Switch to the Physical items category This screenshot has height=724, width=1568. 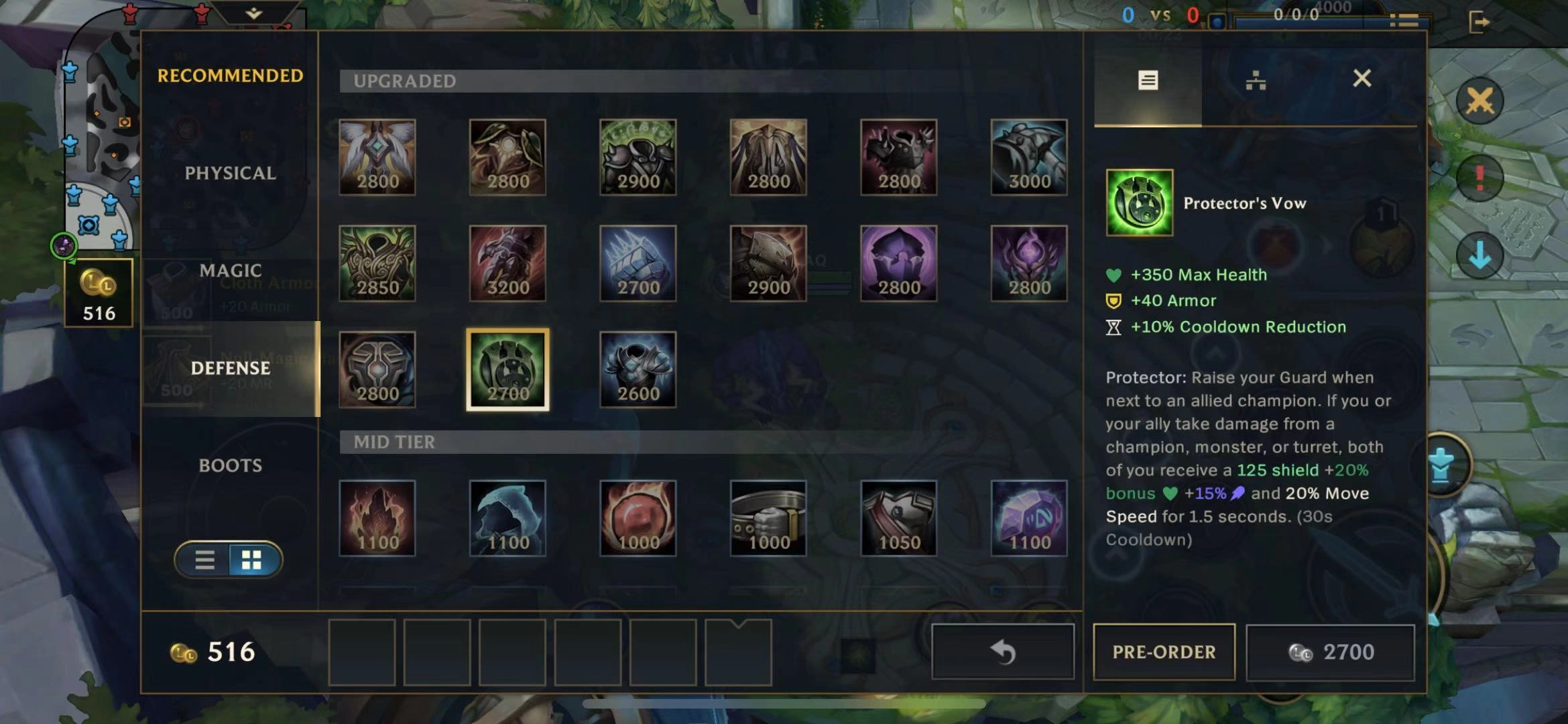(x=230, y=173)
